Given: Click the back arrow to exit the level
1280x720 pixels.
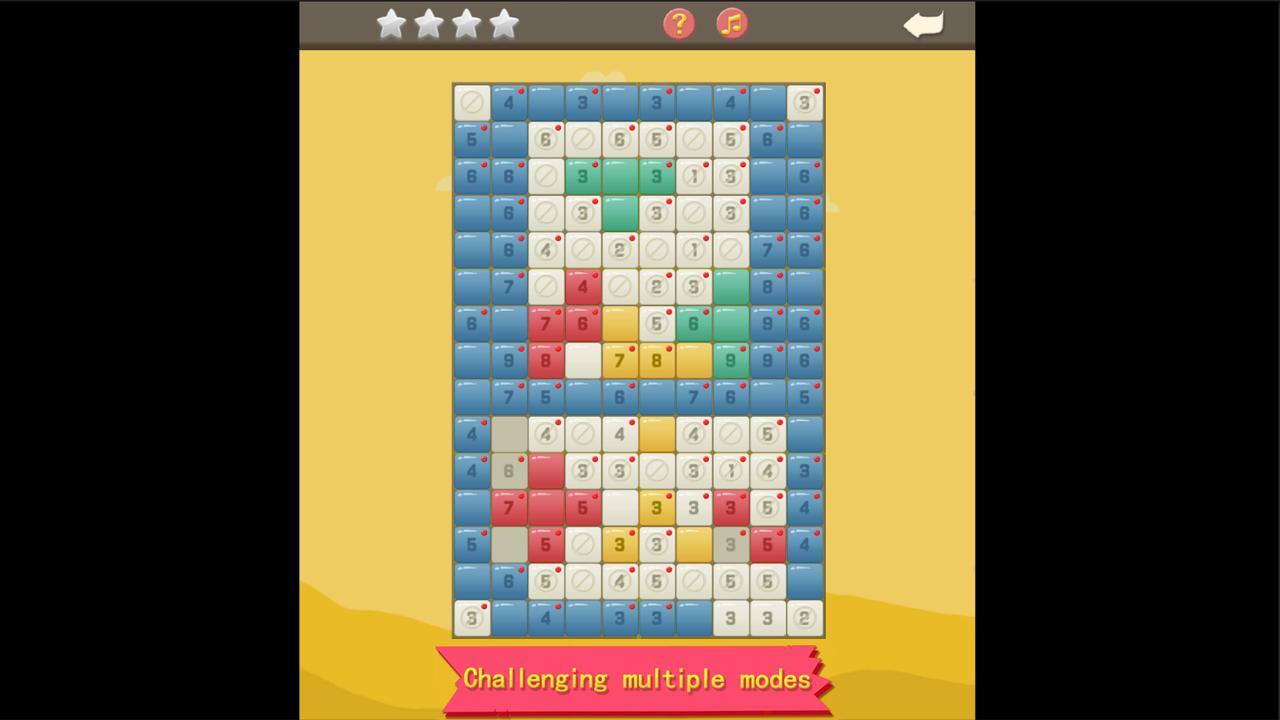Looking at the screenshot, I should [922, 24].
